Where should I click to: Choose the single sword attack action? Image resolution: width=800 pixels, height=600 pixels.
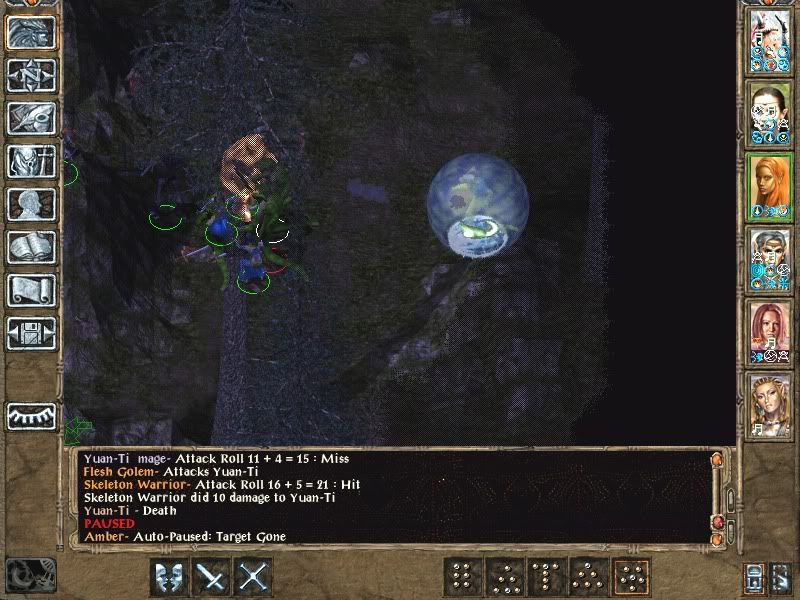pyautogui.click(x=212, y=577)
